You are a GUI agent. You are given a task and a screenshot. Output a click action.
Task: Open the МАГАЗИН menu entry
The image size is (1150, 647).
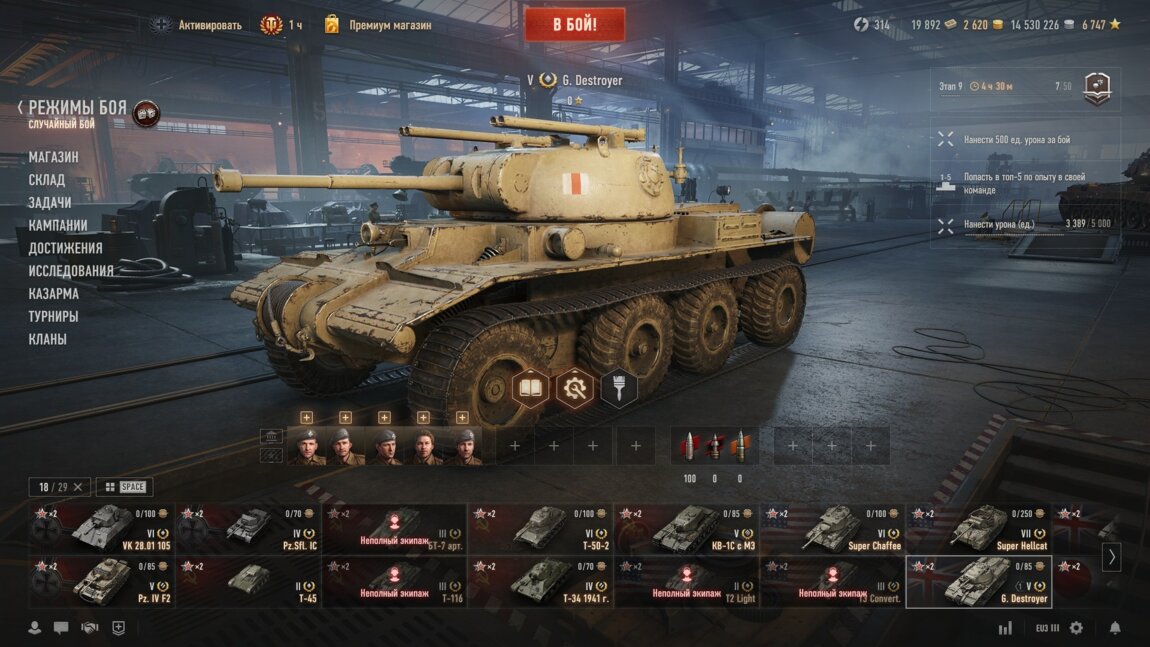[53, 157]
